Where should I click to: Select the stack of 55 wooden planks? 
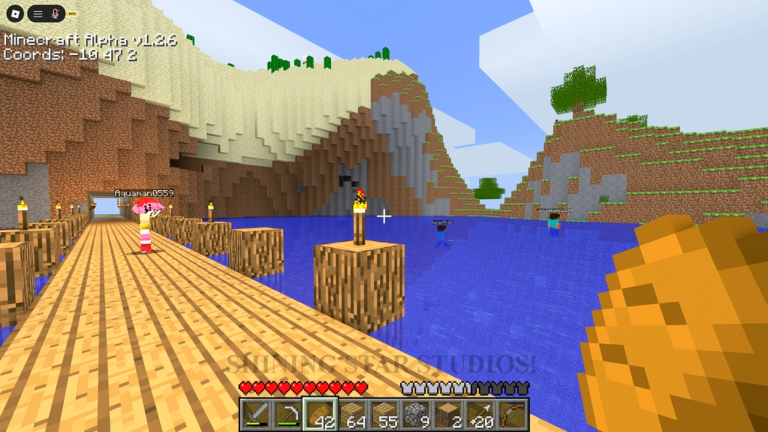tap(384, 415)
